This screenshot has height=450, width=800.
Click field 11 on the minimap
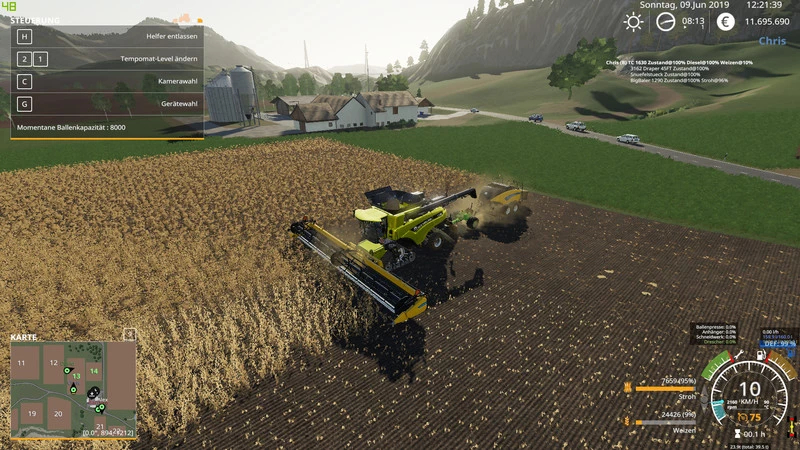(x=20, y=362)
